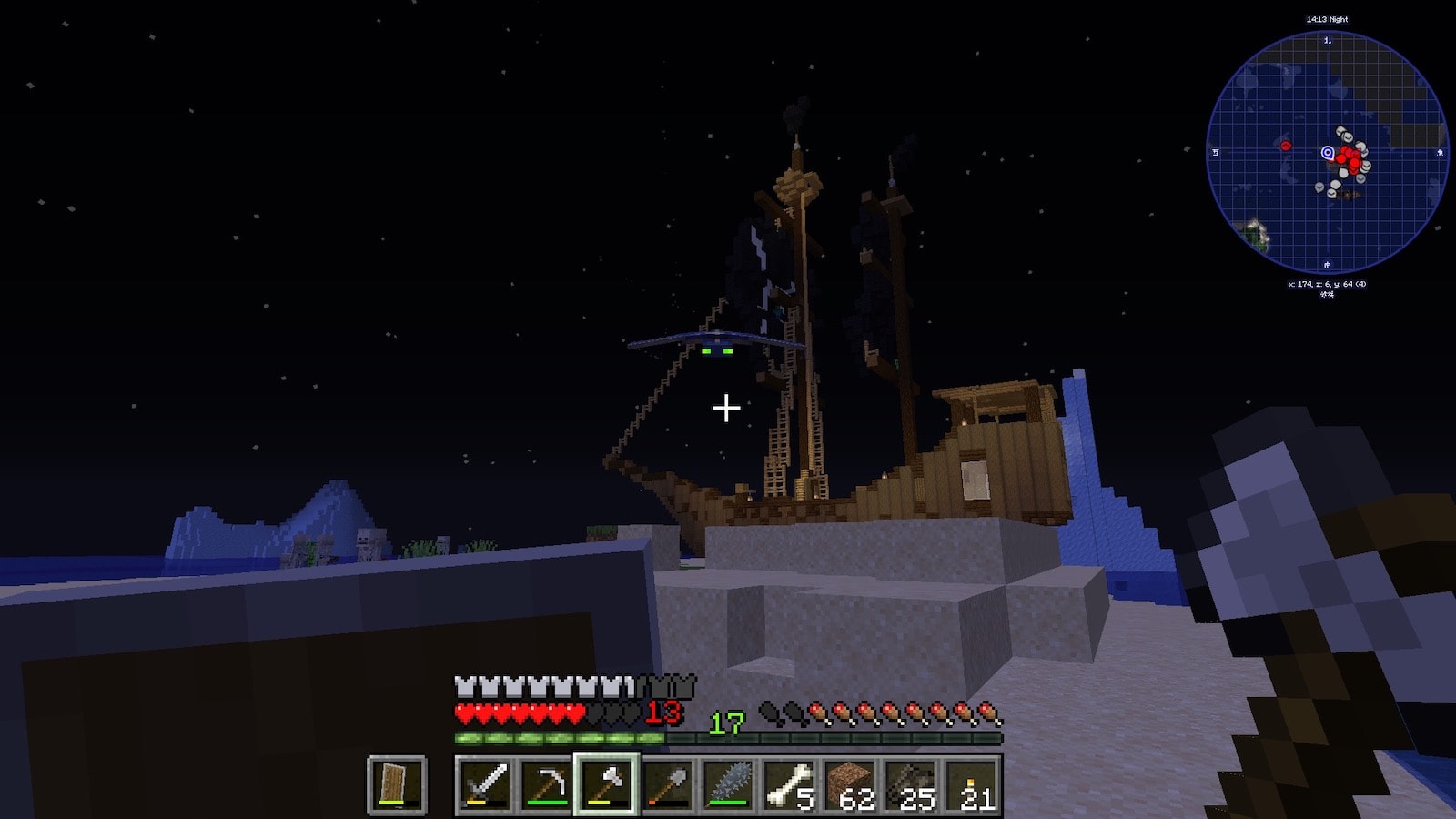Choose the iron axe in the hotbar
Image resolution: width=1456 pixels, height=819 pixels.
tap(607, 784)
